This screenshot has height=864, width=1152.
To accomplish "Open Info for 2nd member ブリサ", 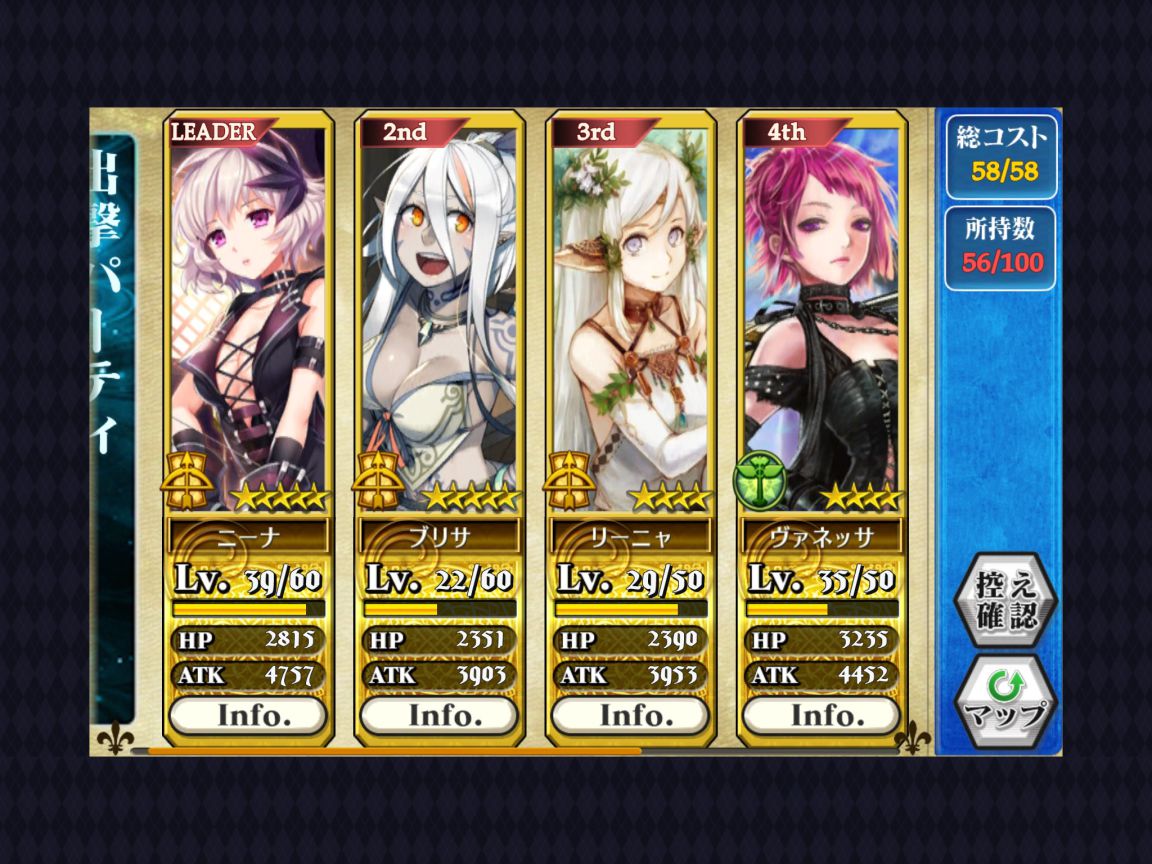I will click(439, 715).
